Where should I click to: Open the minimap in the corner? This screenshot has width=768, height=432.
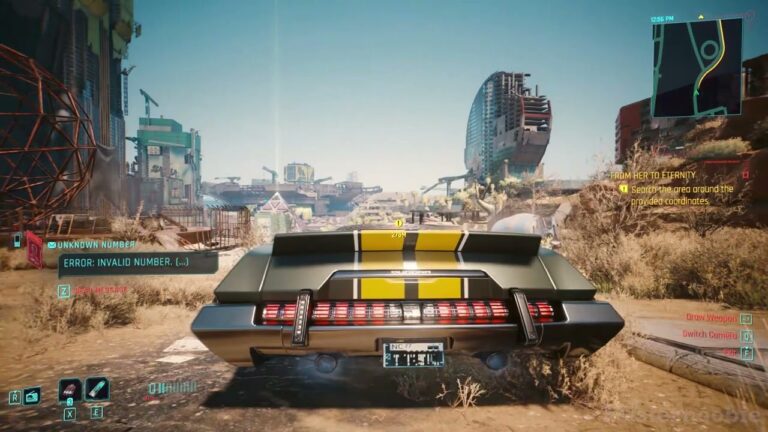pos(696,67)
